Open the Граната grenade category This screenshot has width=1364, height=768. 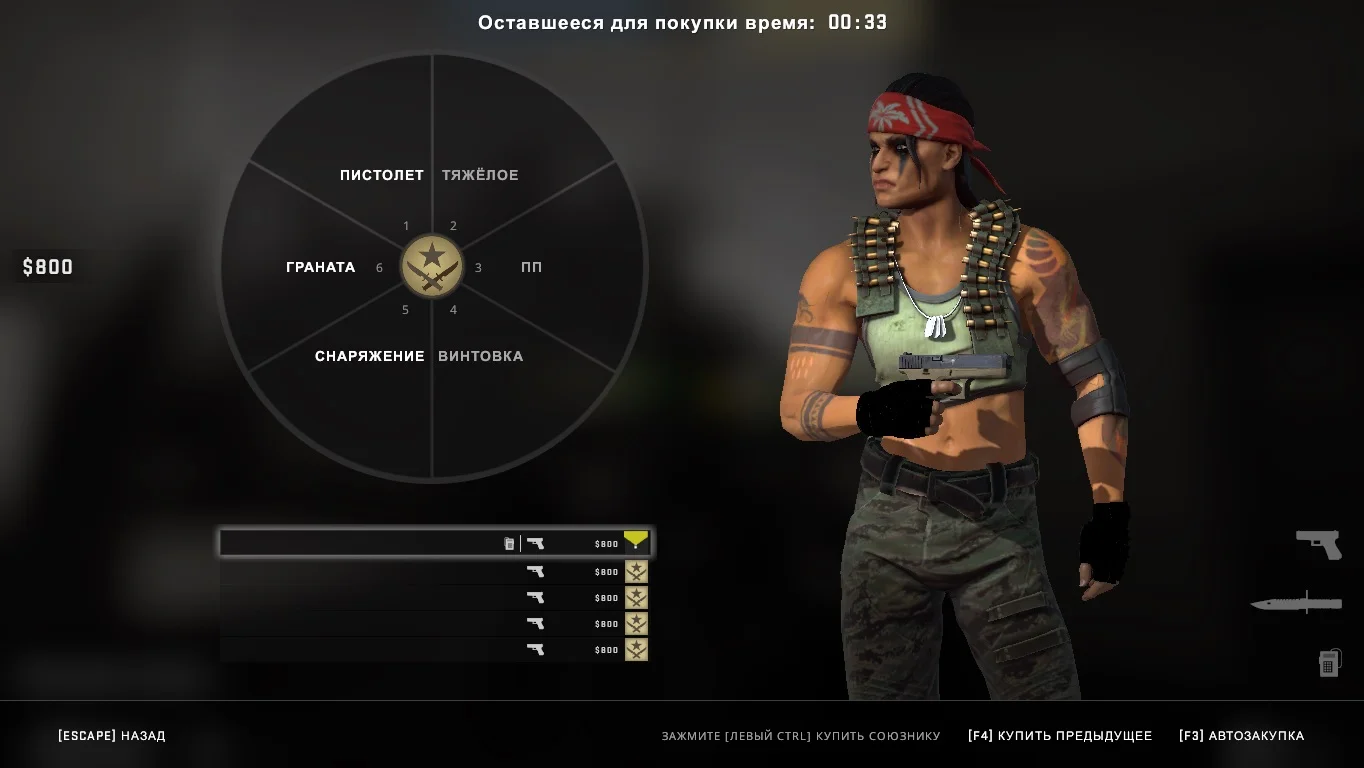click(320, 267)
